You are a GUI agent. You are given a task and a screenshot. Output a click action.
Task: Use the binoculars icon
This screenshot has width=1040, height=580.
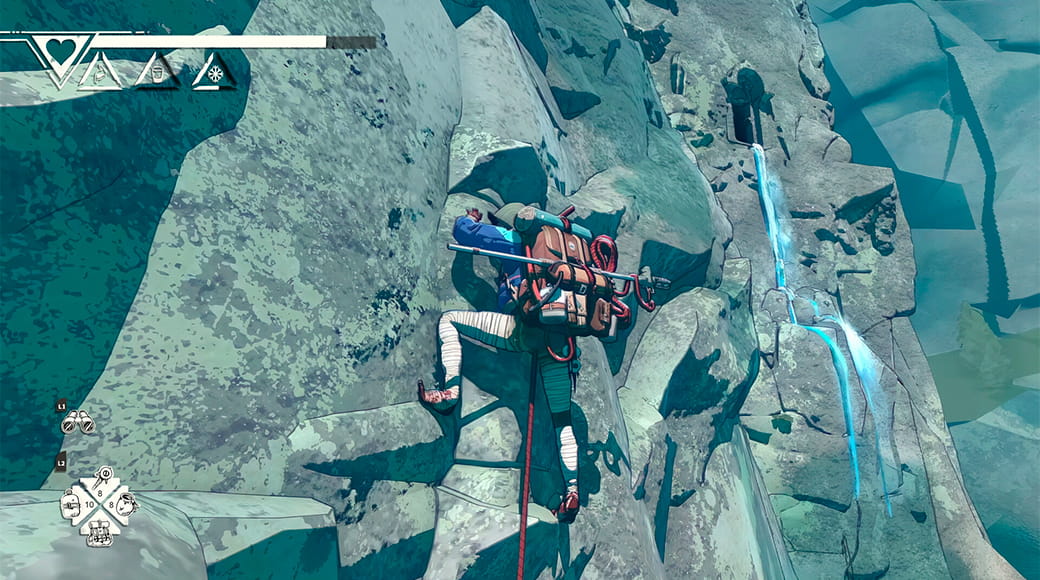pos(77,424)
